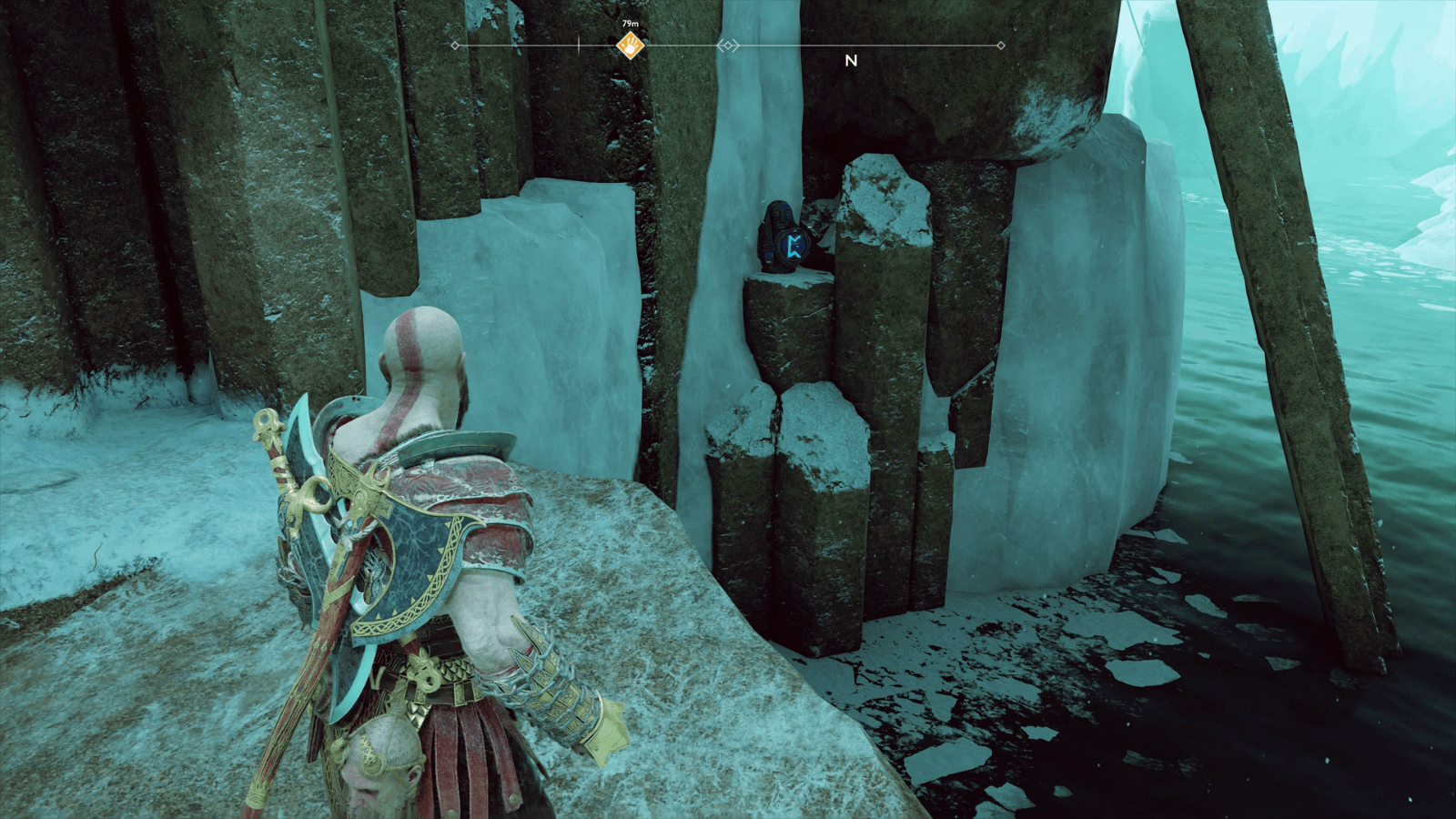Viewport: 1456px width, 819px height.
Task: Click the diamond at the compass left end
Action: (455, 44)
